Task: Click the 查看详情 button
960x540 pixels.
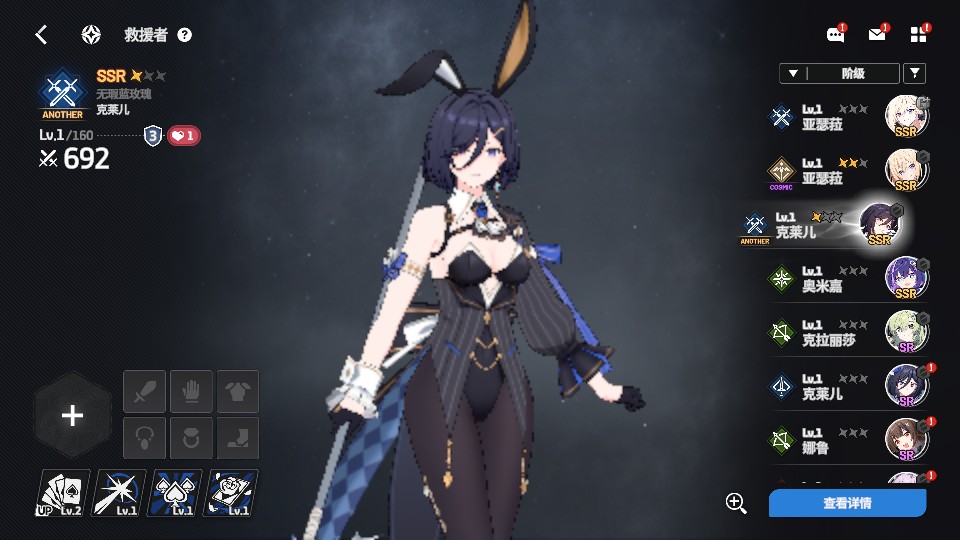Action: coord(847,503)
